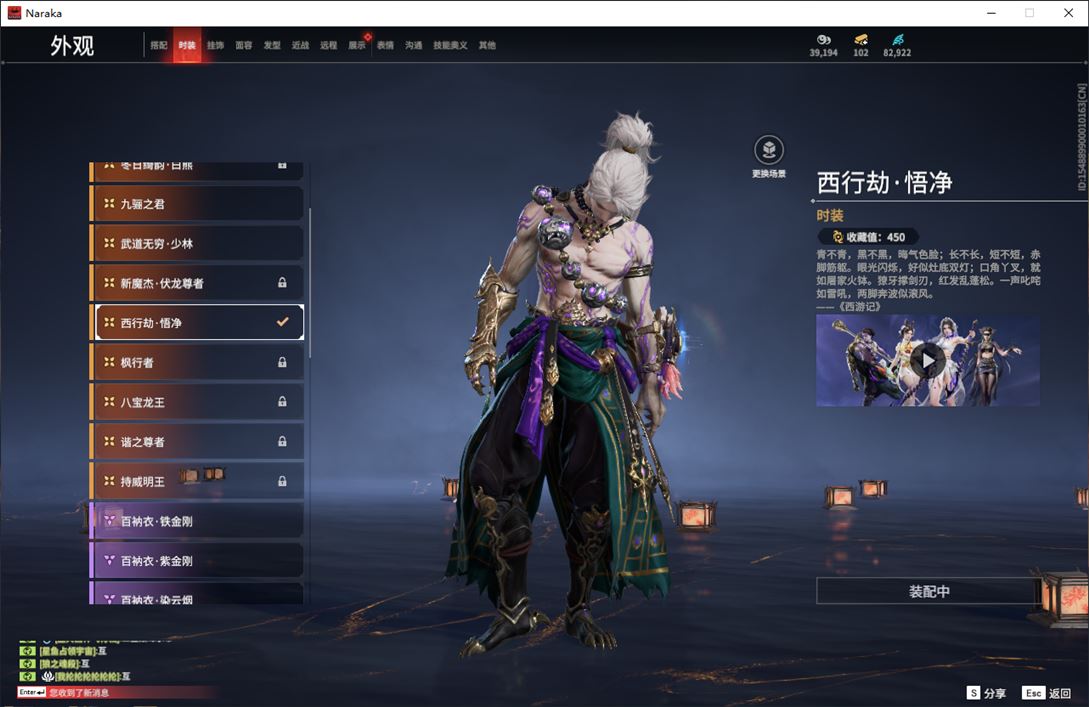The width and height of the screenshot is (1089, 707).
Task: Choose the 百衲衣·铁金刚 outfit
Action: [x=198, y=521]
